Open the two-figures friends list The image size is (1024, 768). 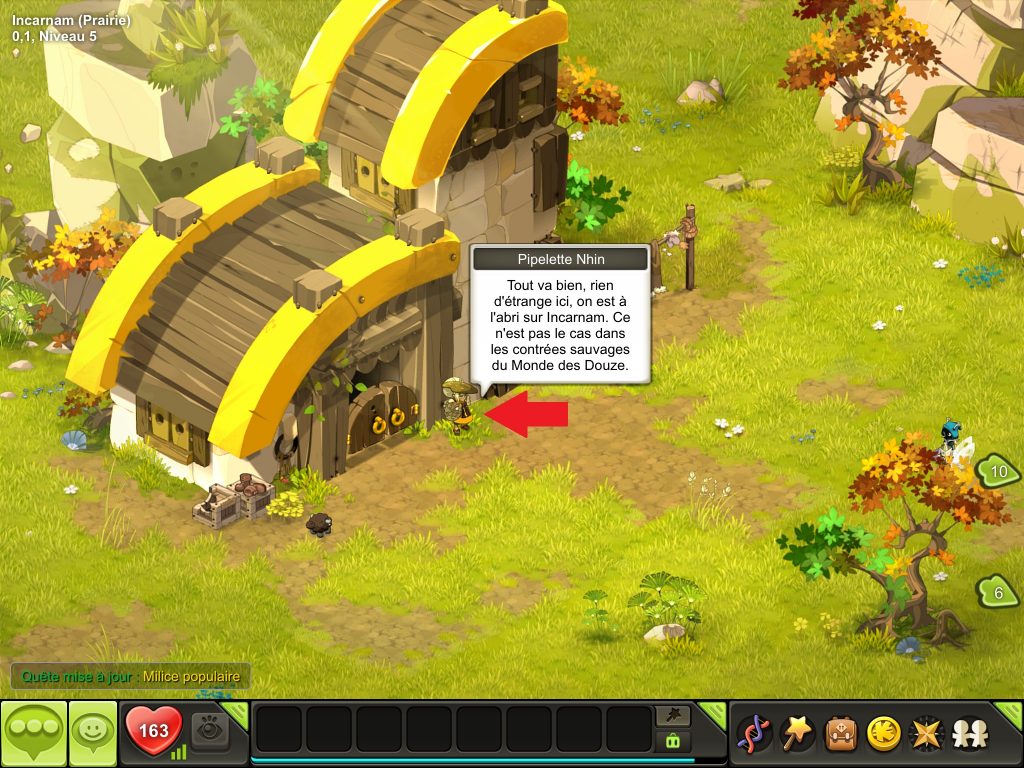click(969, 734)
